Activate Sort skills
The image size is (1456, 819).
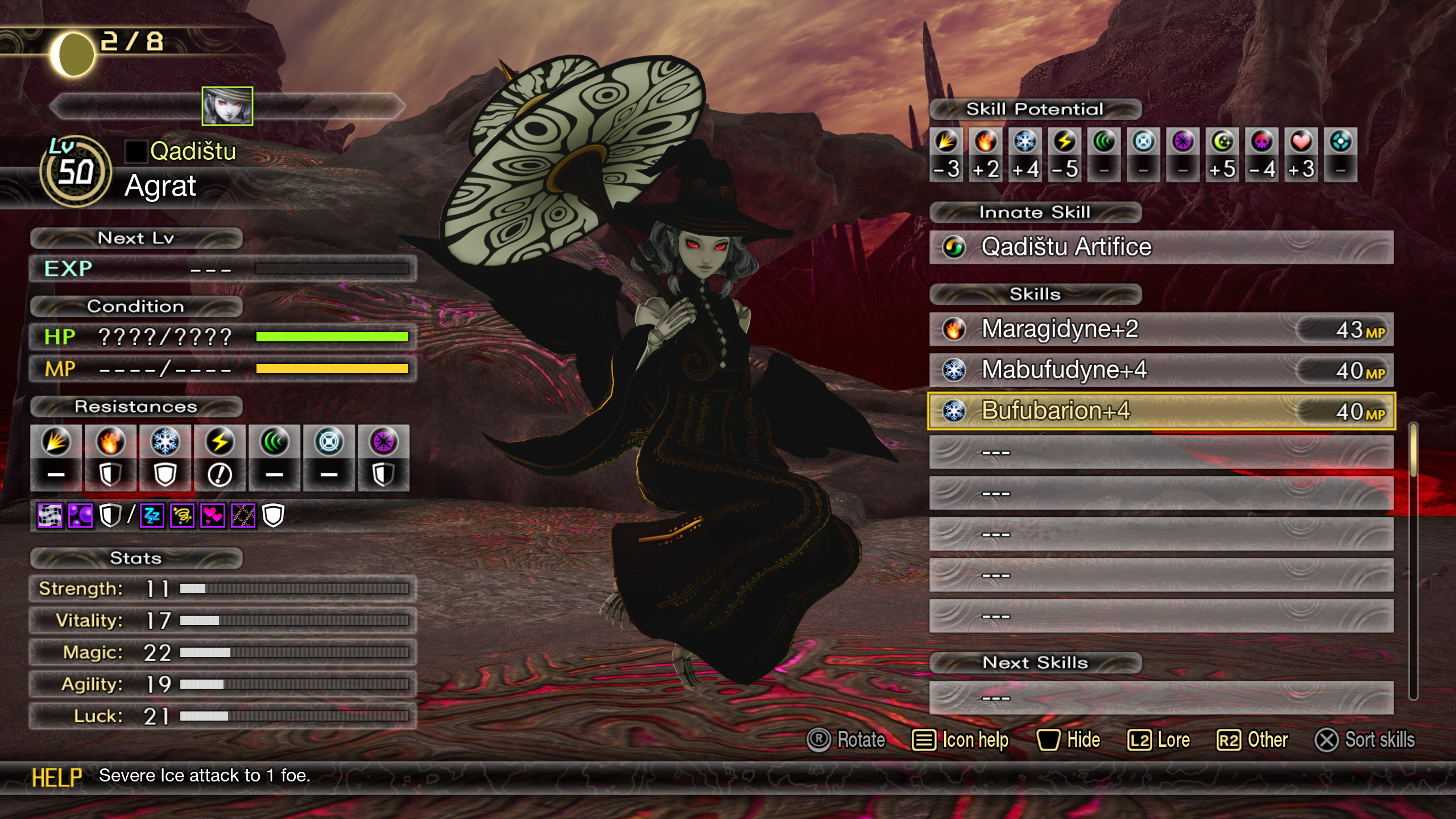pyautogui.click(x=1364, y=740)
